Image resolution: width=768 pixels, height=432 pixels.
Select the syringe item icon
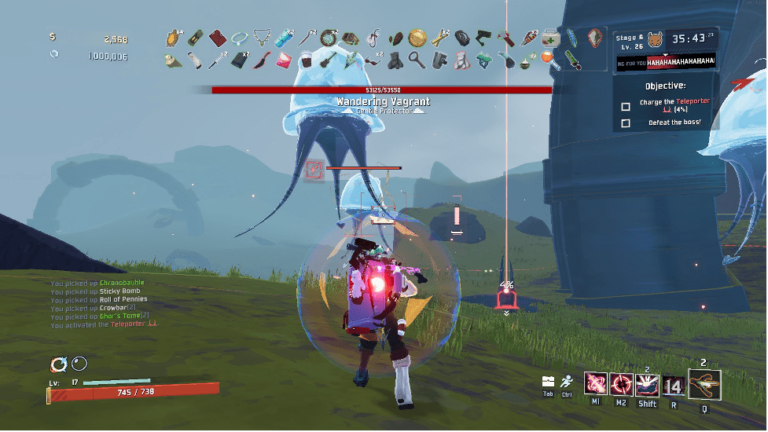coord(218,60)
